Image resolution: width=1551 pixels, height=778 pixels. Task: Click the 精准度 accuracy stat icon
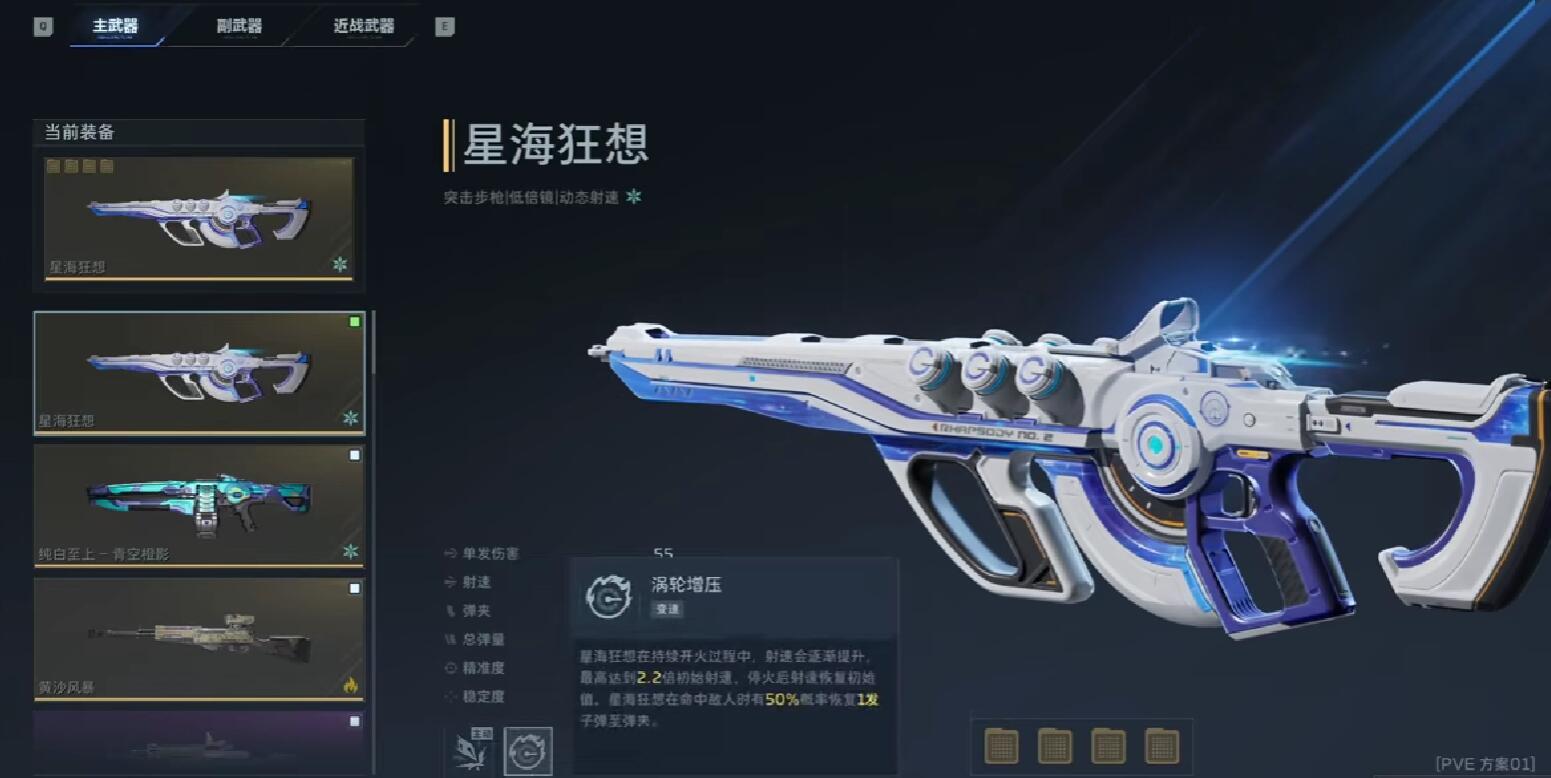tap(450, 669)
